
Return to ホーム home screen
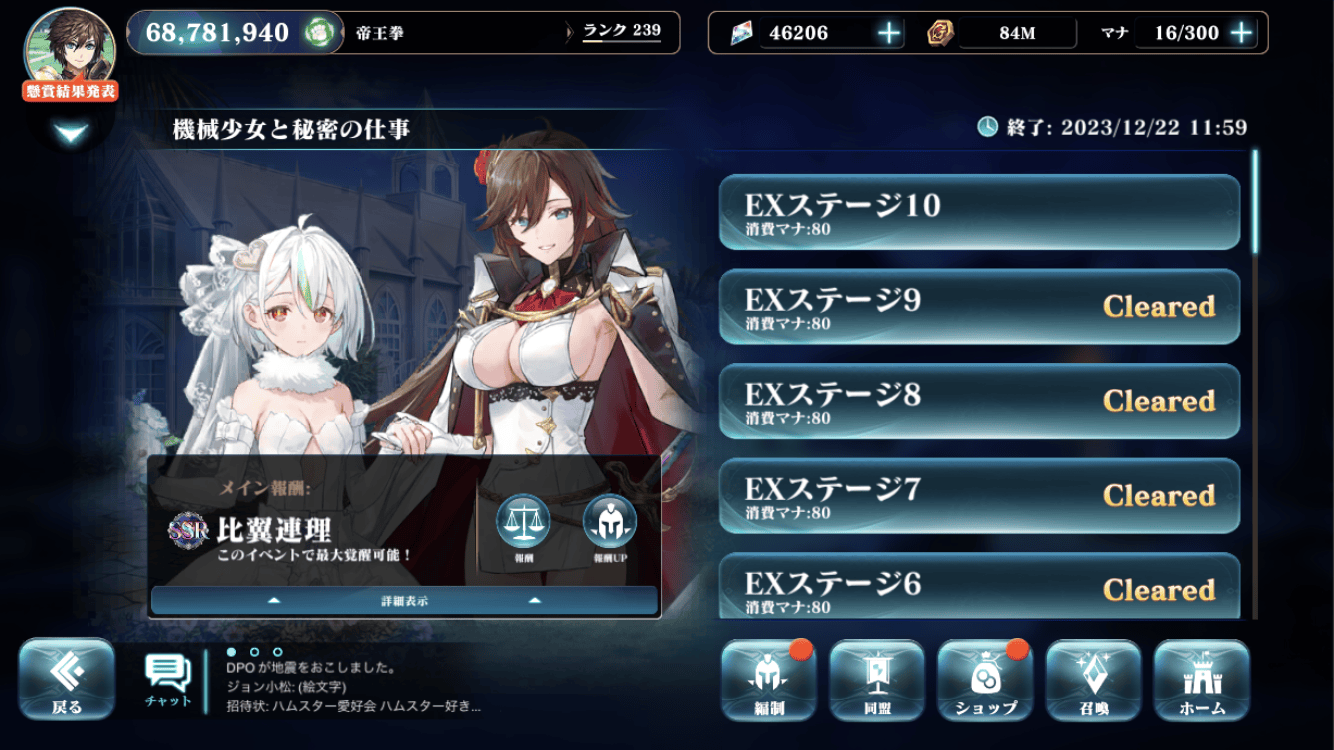pos(1201,681)
